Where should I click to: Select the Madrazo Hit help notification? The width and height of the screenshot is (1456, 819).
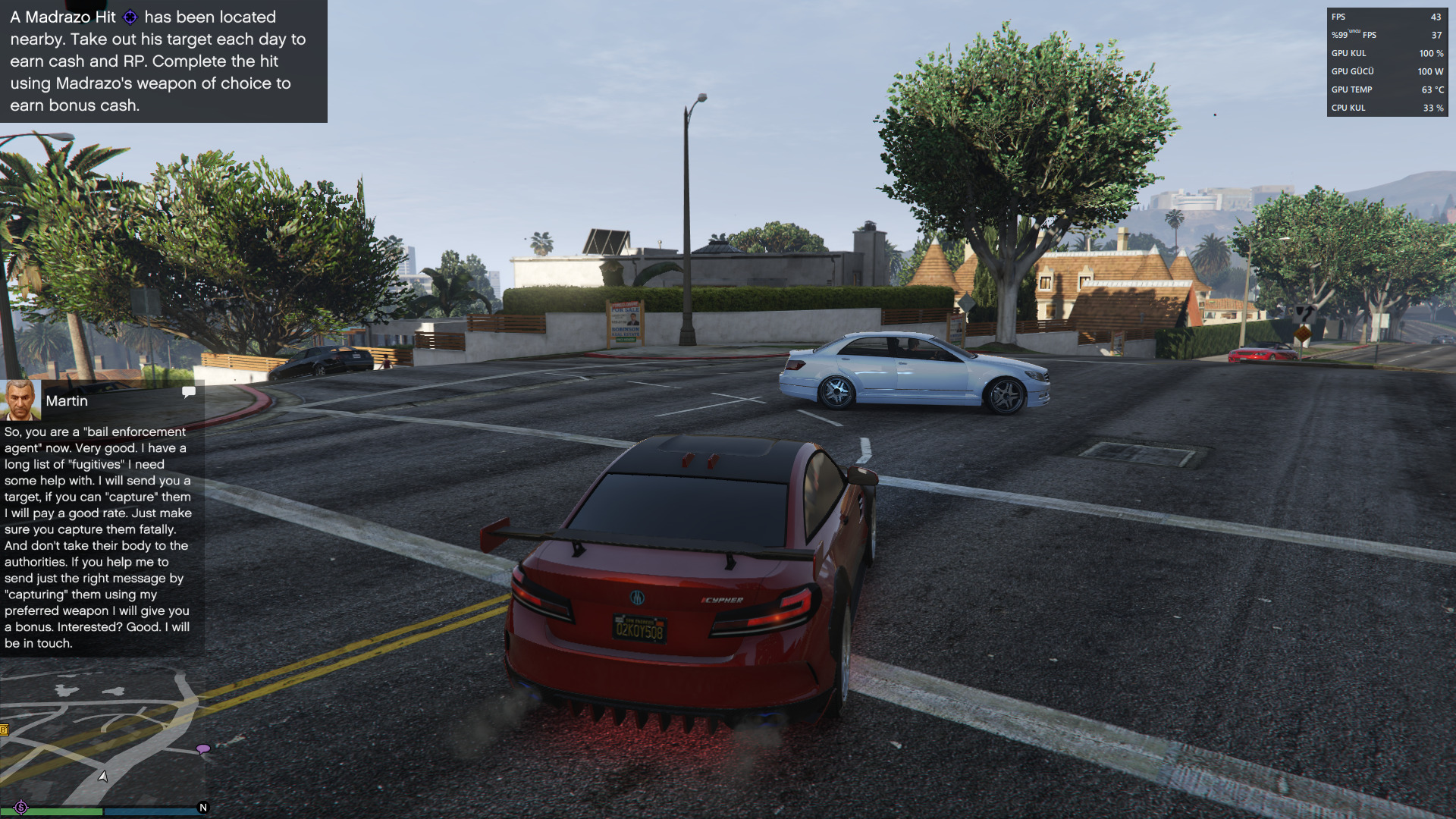(x=163, y=61)
